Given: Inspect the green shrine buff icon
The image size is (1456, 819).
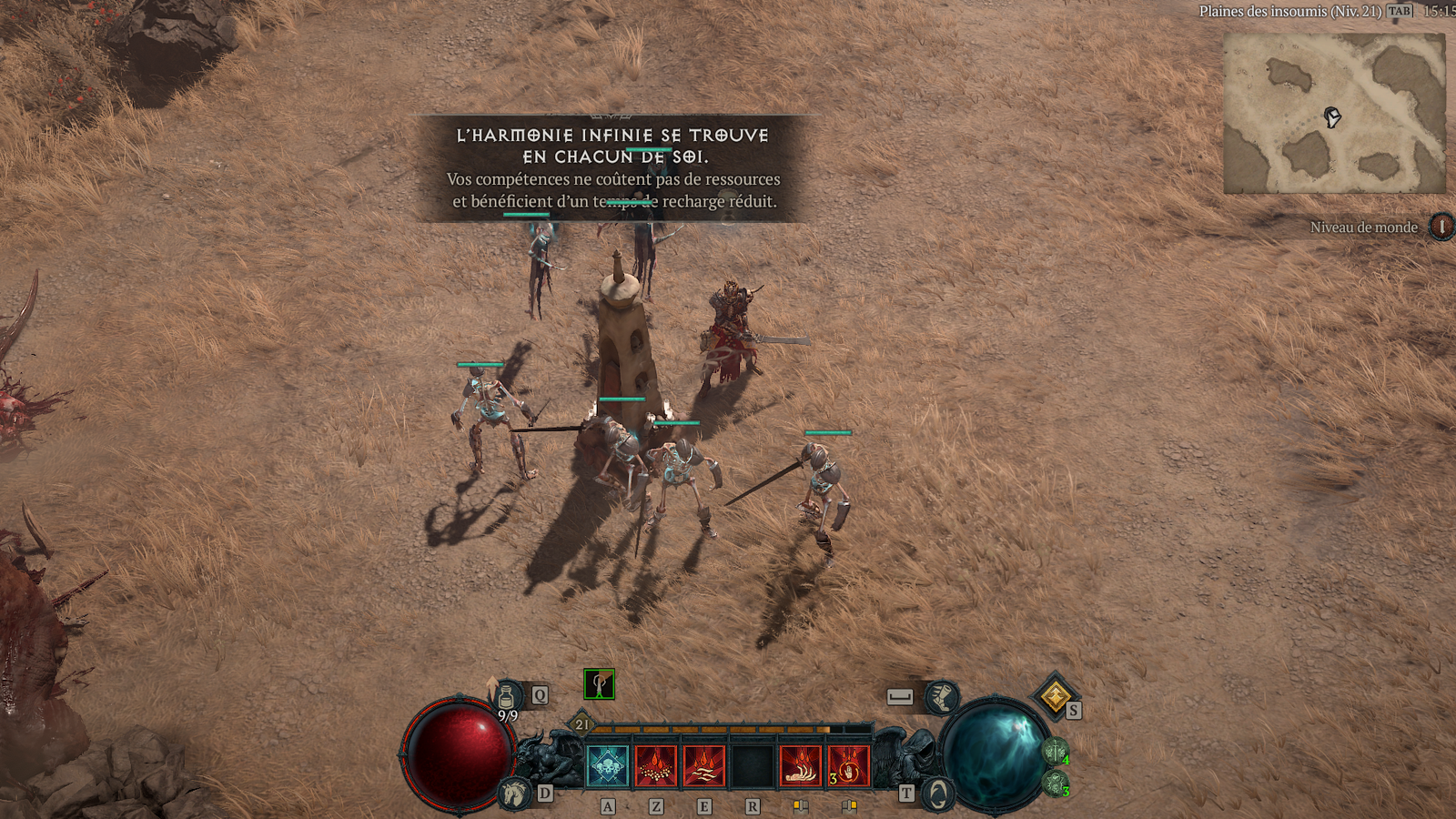Looking at the screenshot, I should click(599, 684).
